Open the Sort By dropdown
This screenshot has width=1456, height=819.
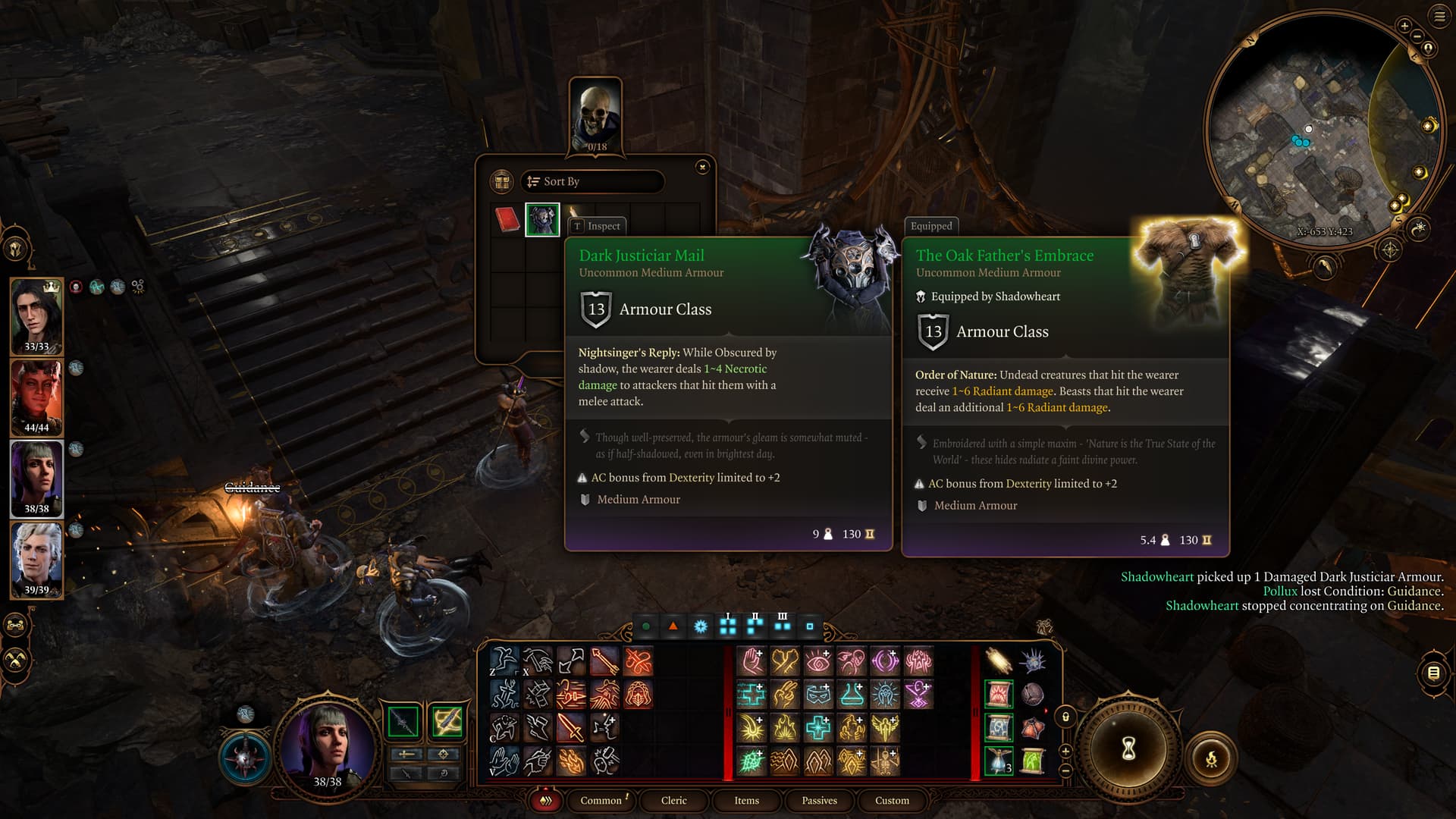pyautogui.click(x=592, y=182)
